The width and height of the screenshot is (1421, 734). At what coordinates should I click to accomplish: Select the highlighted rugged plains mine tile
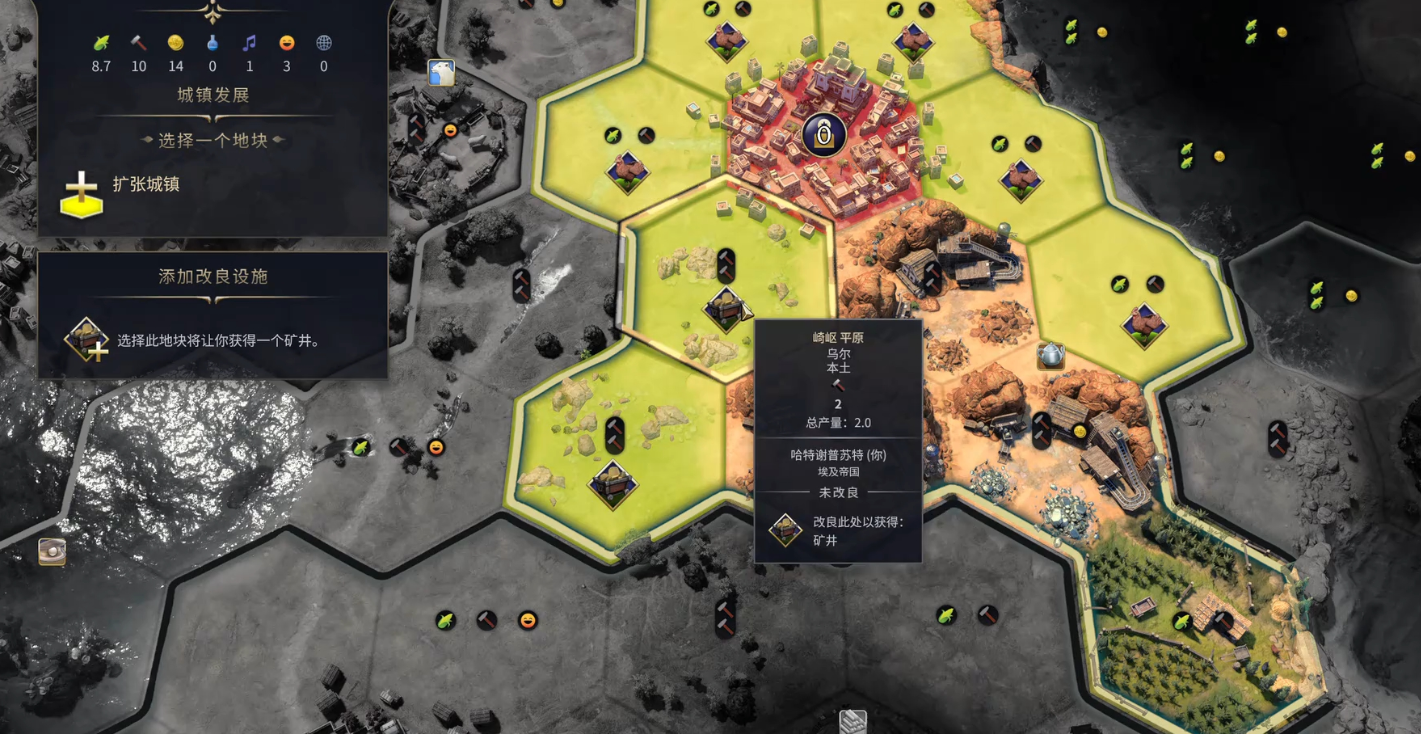726,308
